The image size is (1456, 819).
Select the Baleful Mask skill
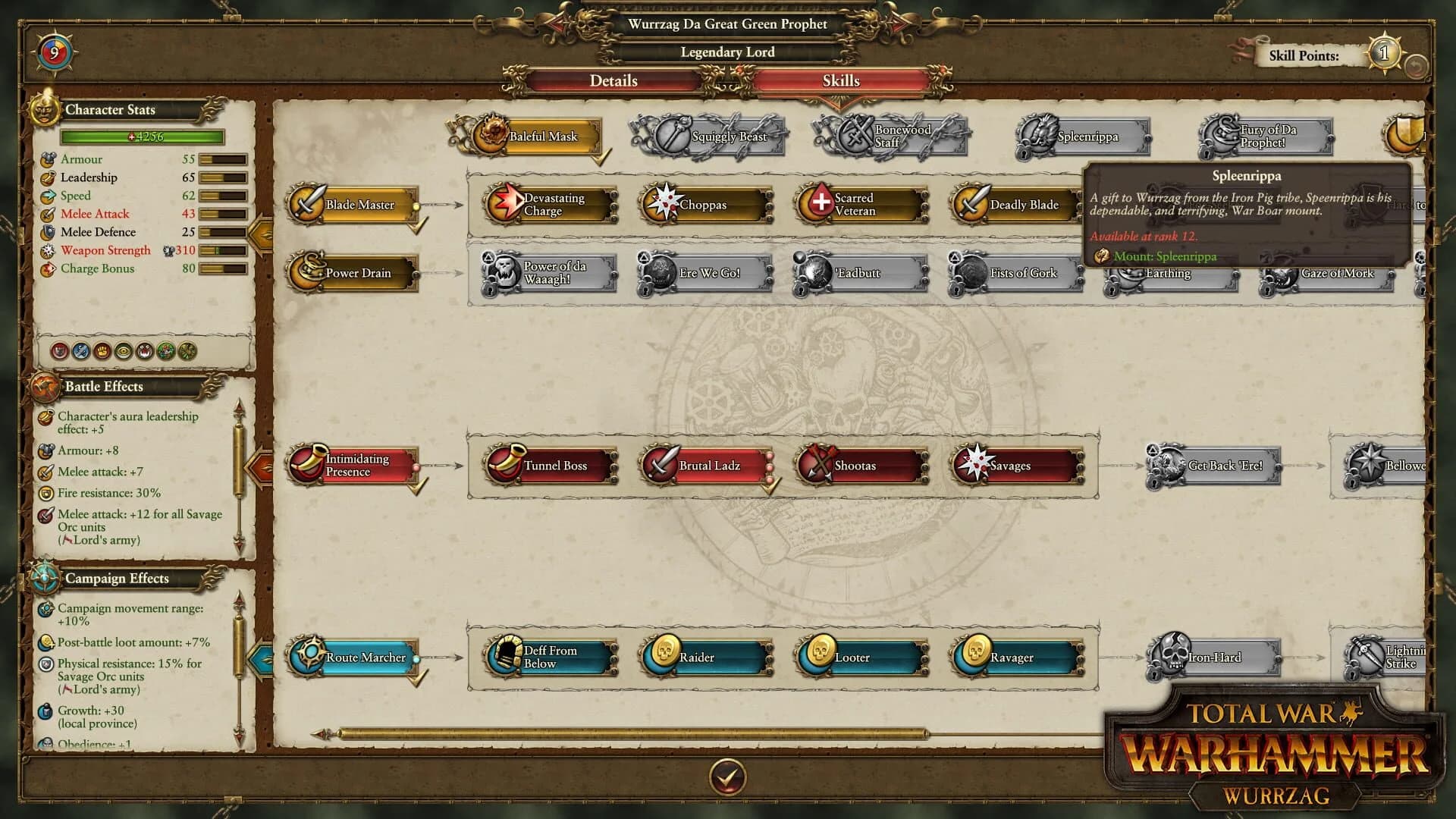click(538, 136)
